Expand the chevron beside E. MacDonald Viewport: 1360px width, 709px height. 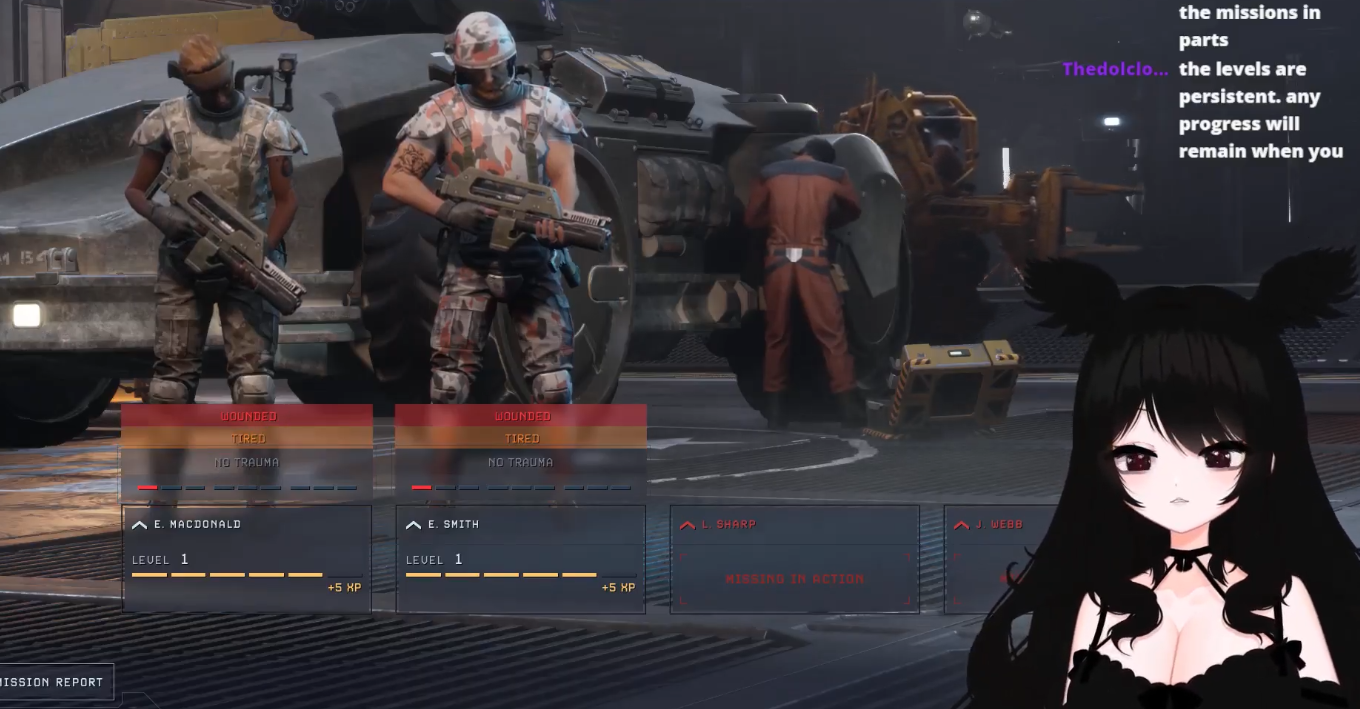[x=139, y=525]
